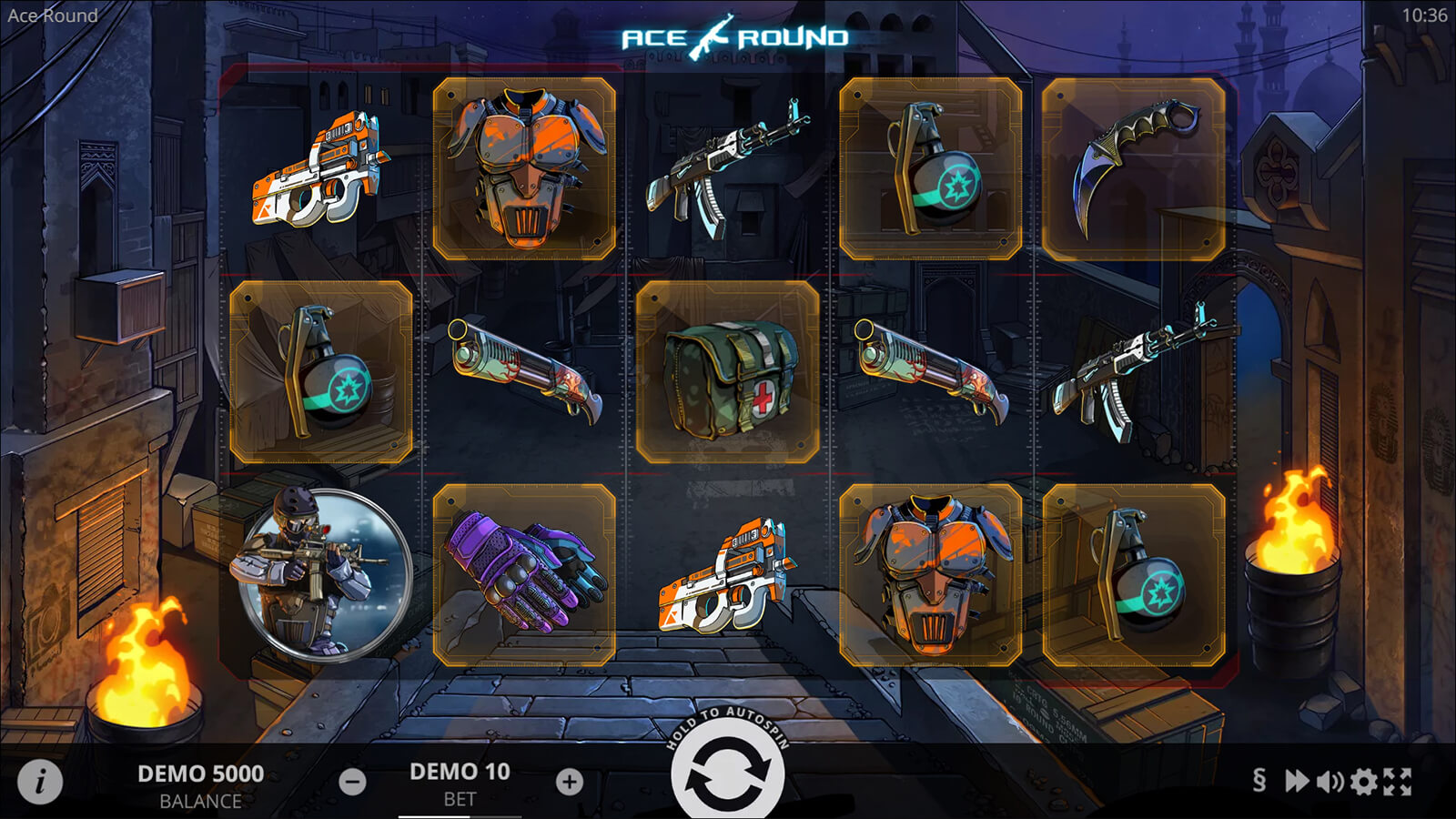Mute the sound with the speaker icon
Image resolution: width=1456 pixels, height=819 pixels.
(1330, 781)
